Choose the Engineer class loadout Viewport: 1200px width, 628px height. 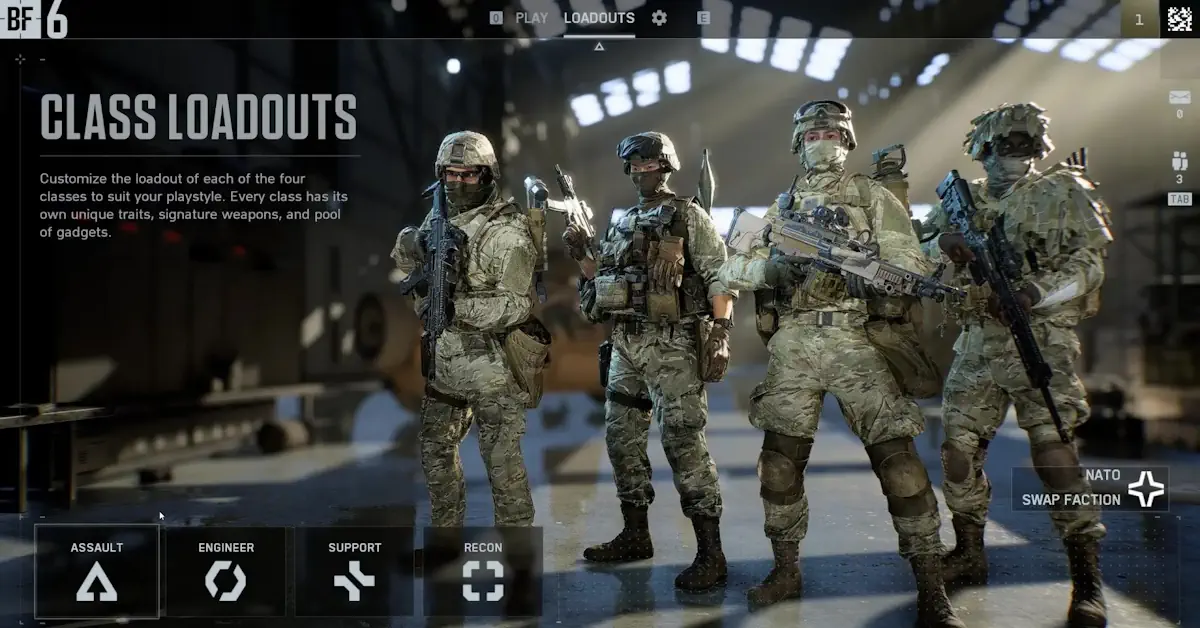[226, 571]
